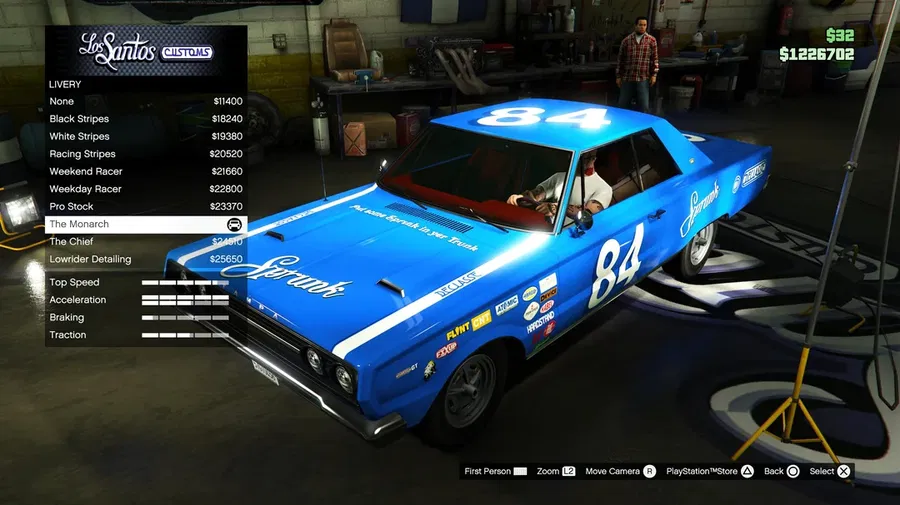Select the Weekday Racer livery
This screenshot has height=505, width=900.
click(145, 189)
